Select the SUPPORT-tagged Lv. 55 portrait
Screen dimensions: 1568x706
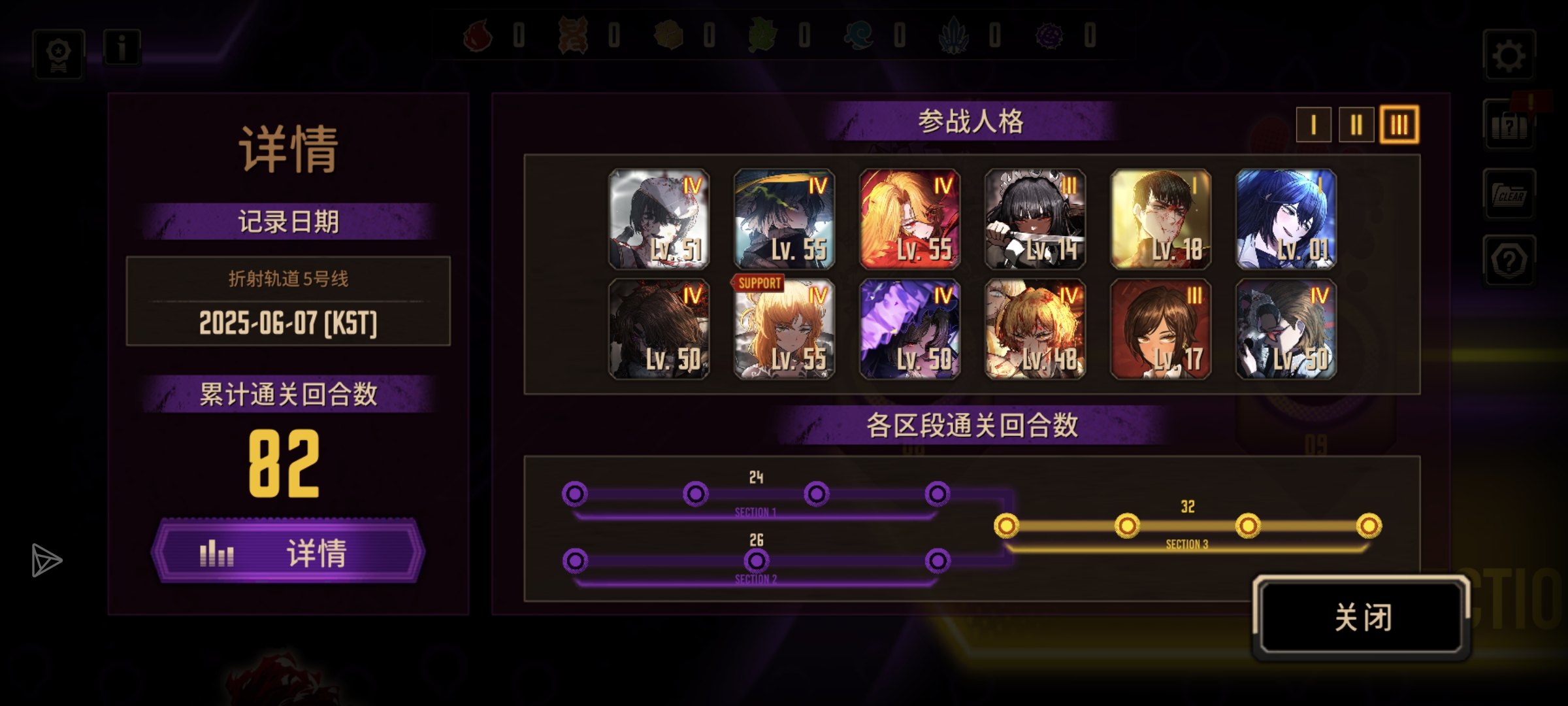784,329
